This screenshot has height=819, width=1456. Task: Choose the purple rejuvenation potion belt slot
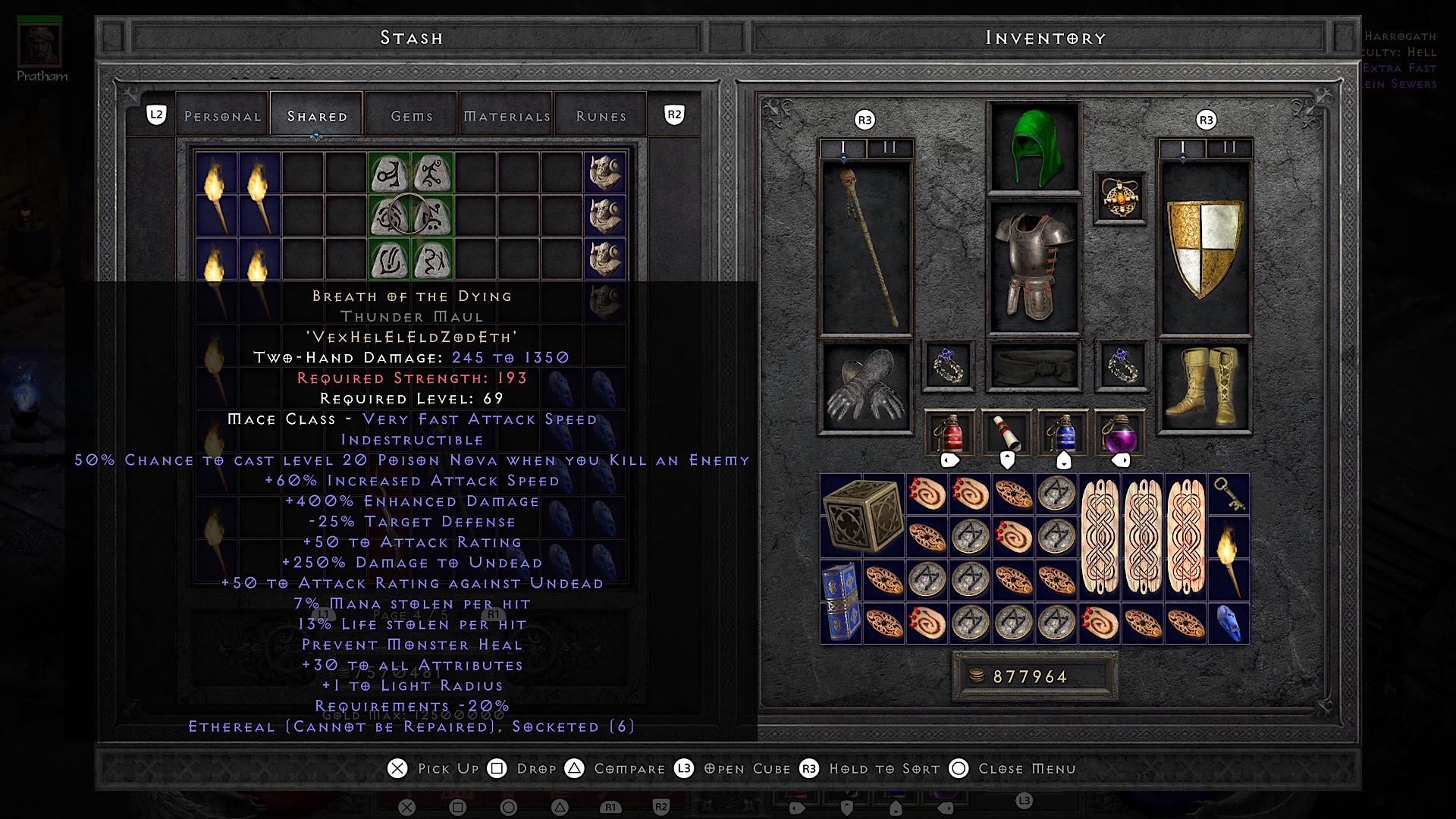(x=1120, y=432)
